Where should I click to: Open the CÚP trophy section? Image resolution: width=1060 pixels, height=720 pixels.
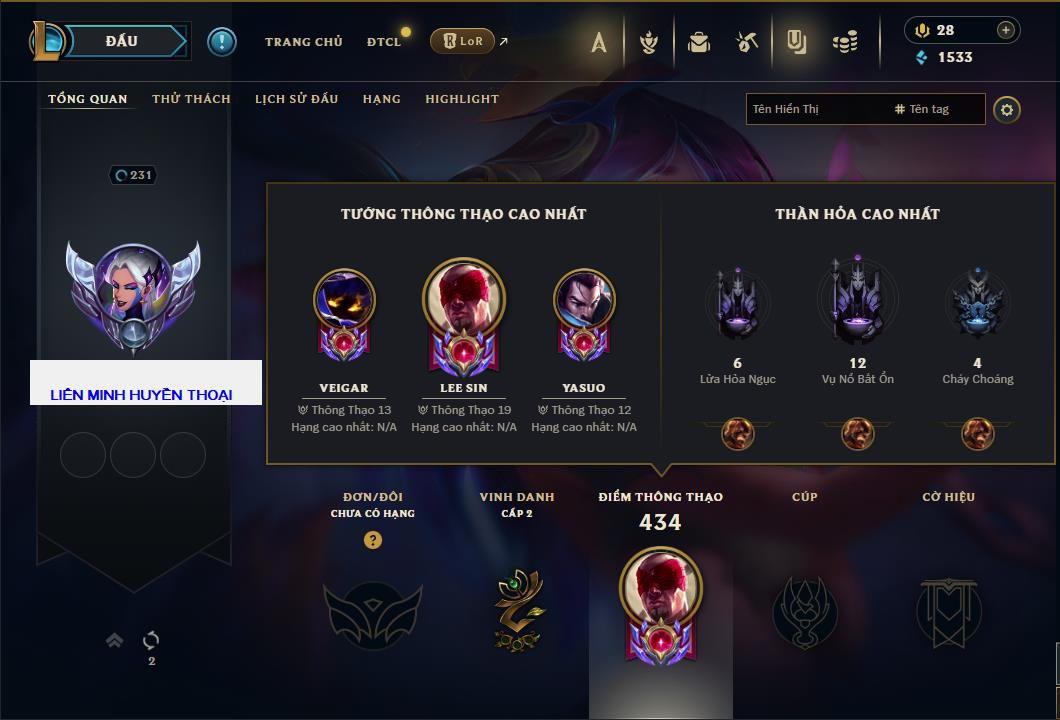click(x=804, y=609)
